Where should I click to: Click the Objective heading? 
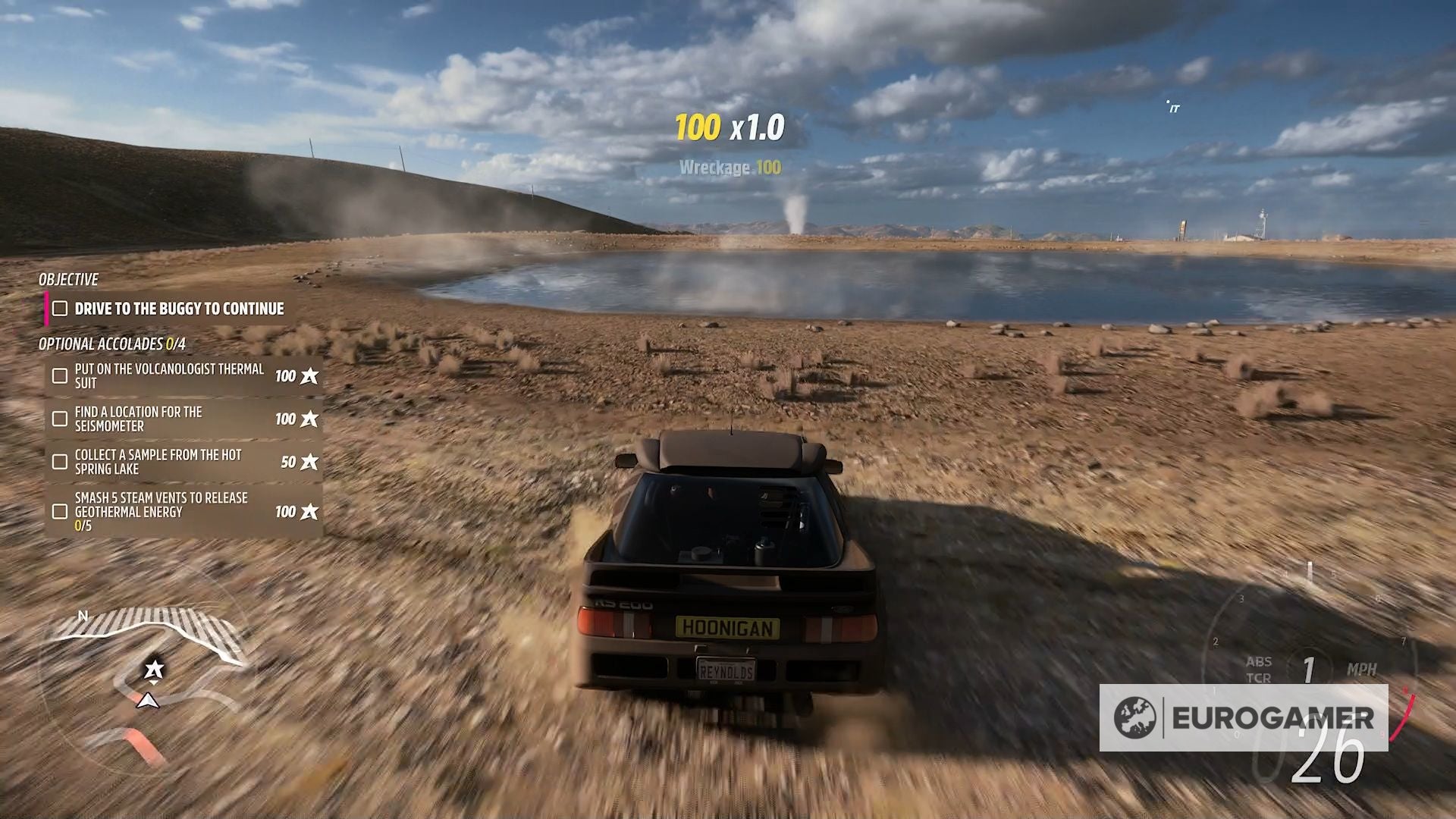click(x=67, y=279)
